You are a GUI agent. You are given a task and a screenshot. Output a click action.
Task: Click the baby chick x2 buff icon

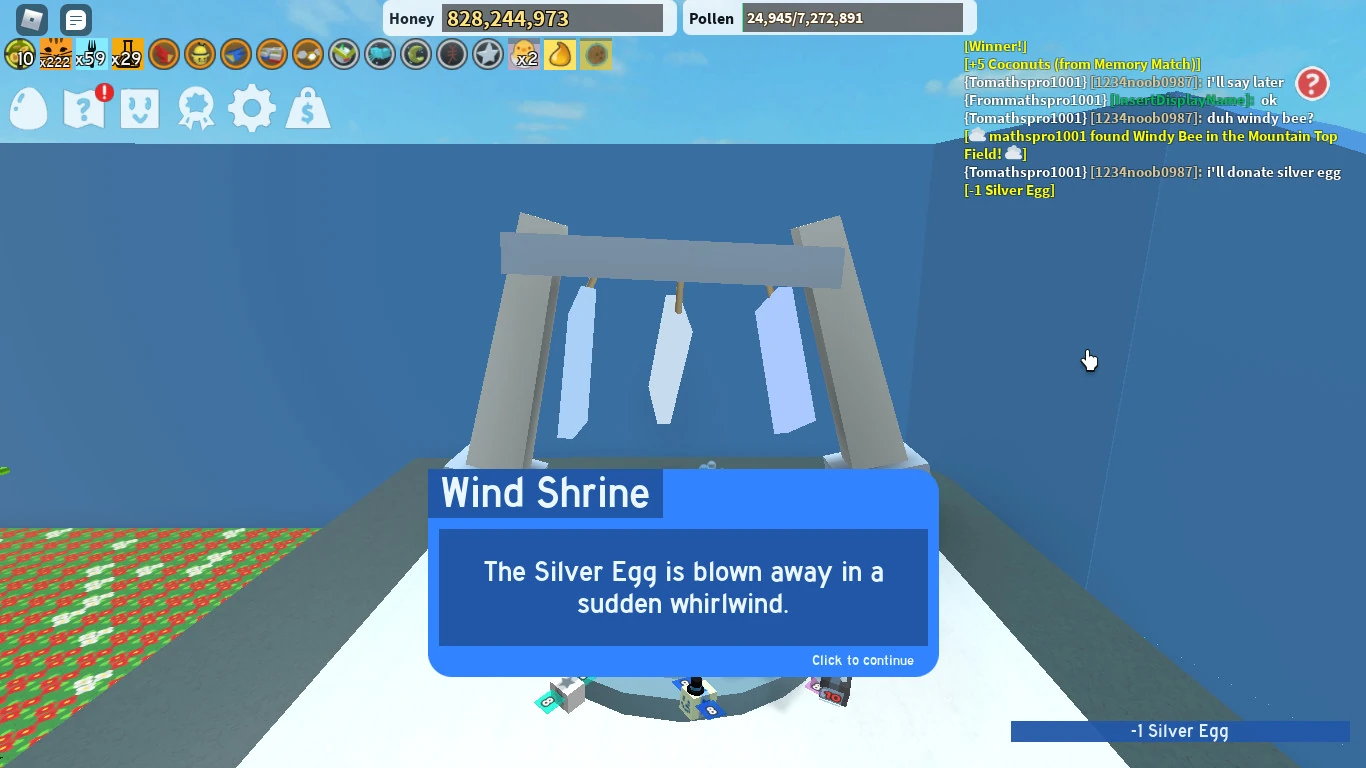coord(522,54)
